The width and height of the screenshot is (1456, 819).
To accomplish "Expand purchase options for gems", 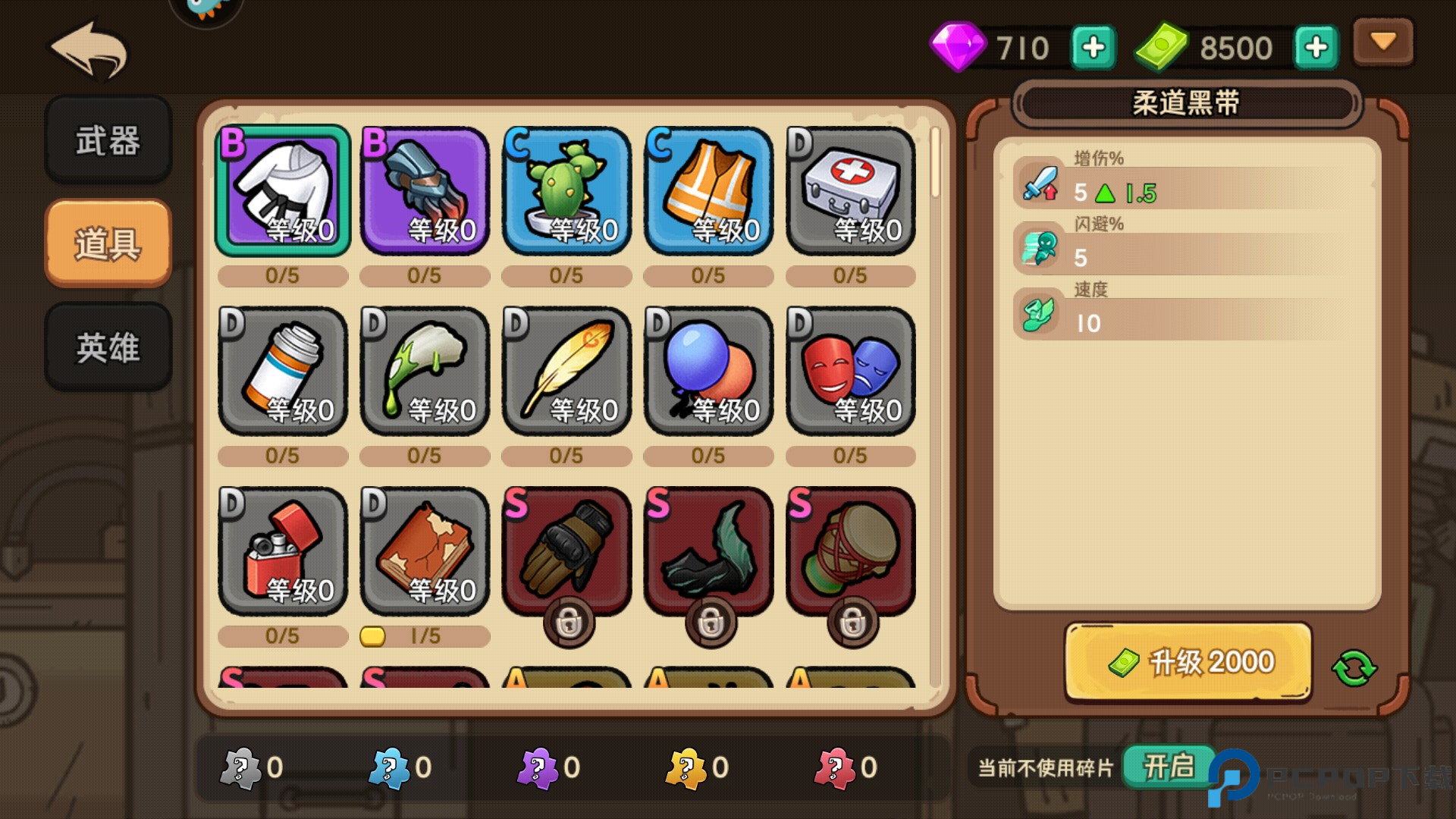I will pyautogui.click(x=1092, y=47).
